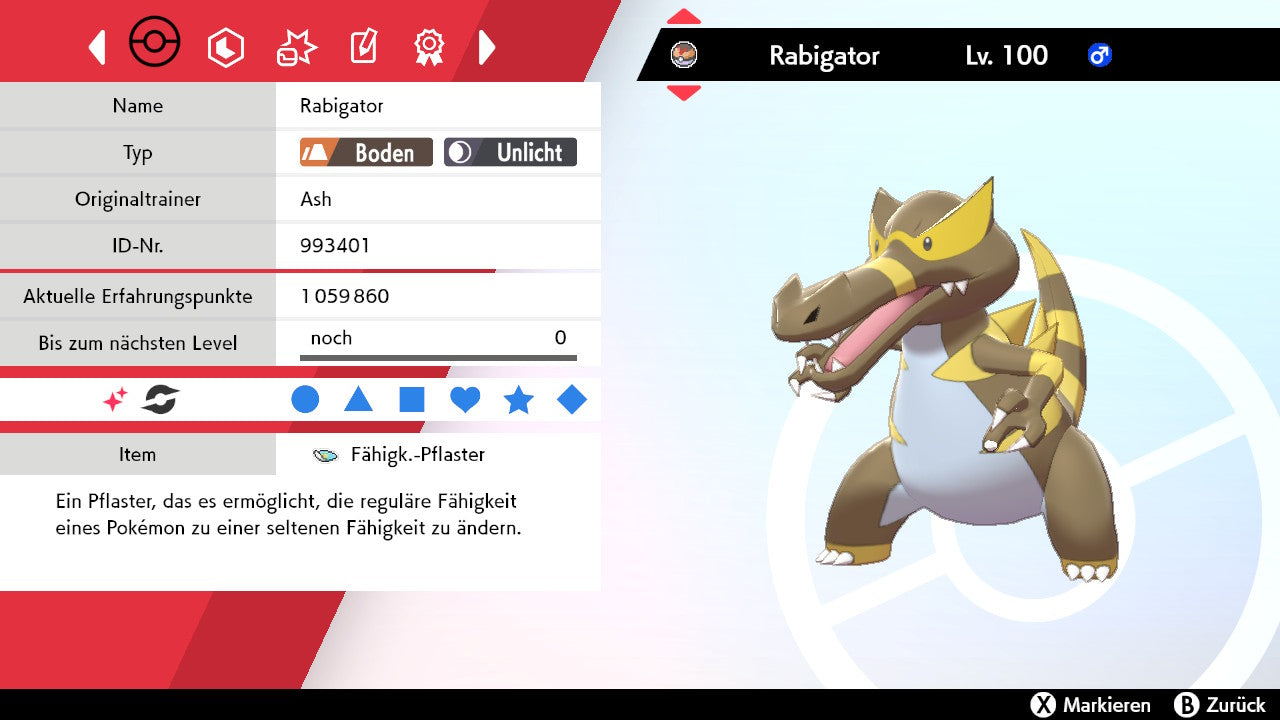Toggle the blue circle marking
Screen dimensions: 1280x720
[305, 400]
